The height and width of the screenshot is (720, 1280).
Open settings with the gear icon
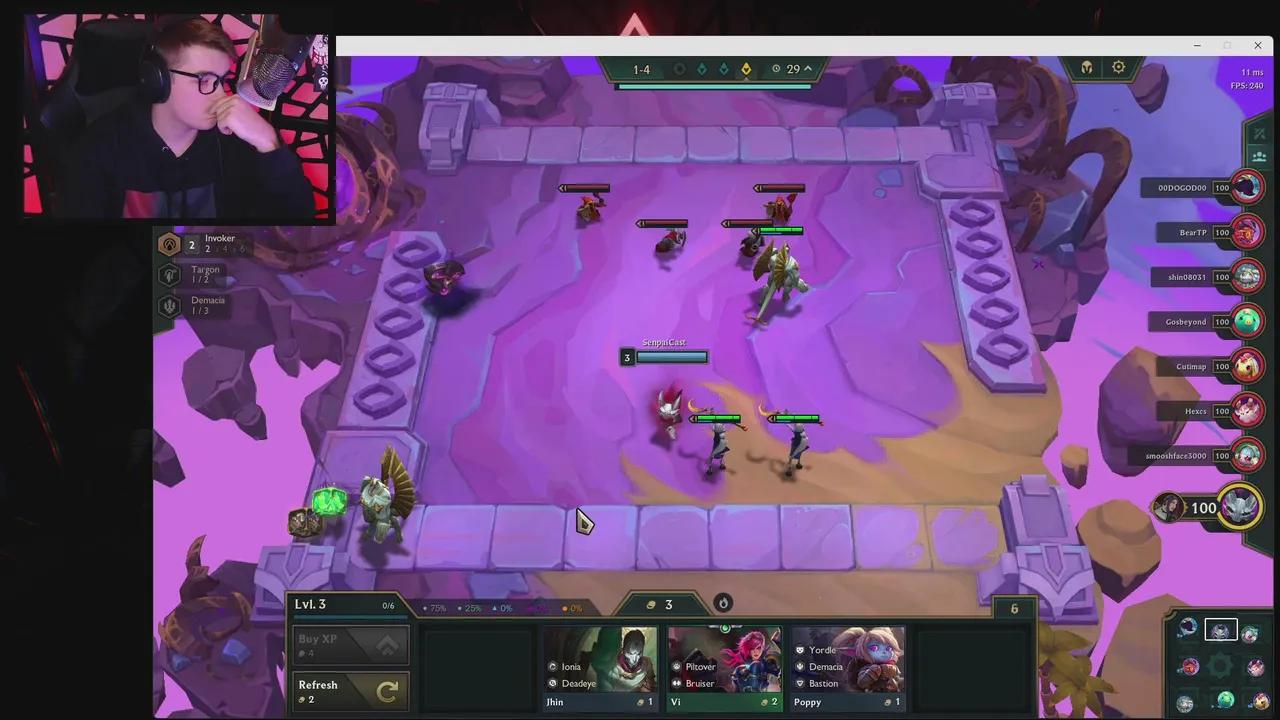1118,67
